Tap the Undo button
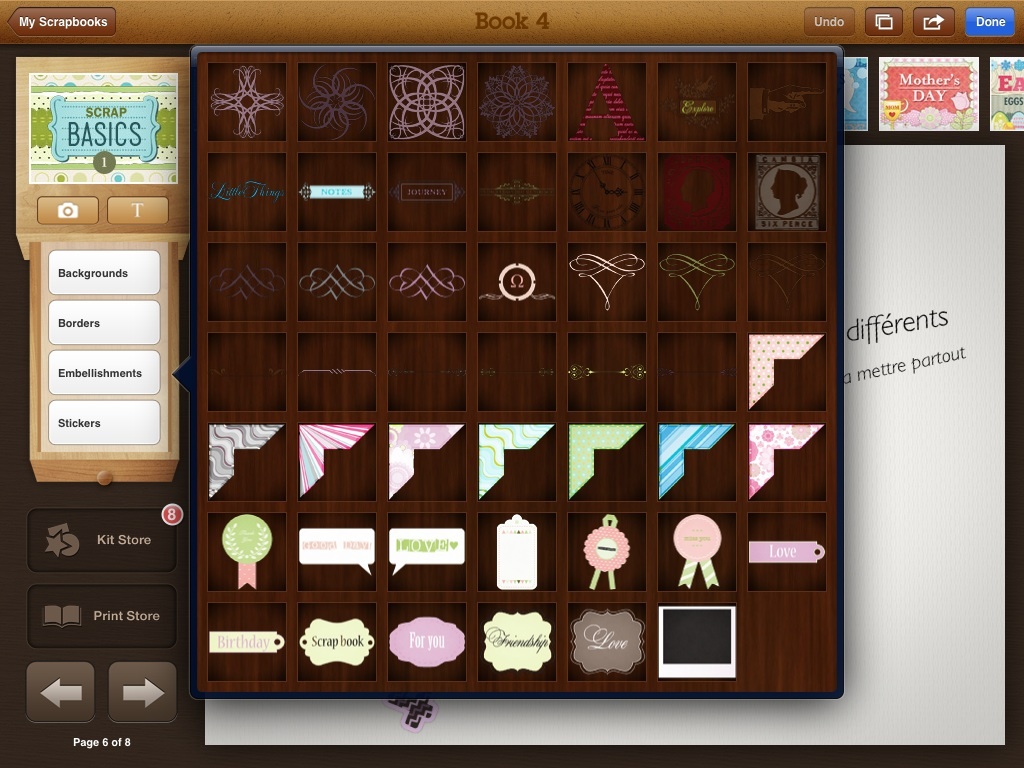This screenshot has height=768, width=1024. click(x=829, y=22)
